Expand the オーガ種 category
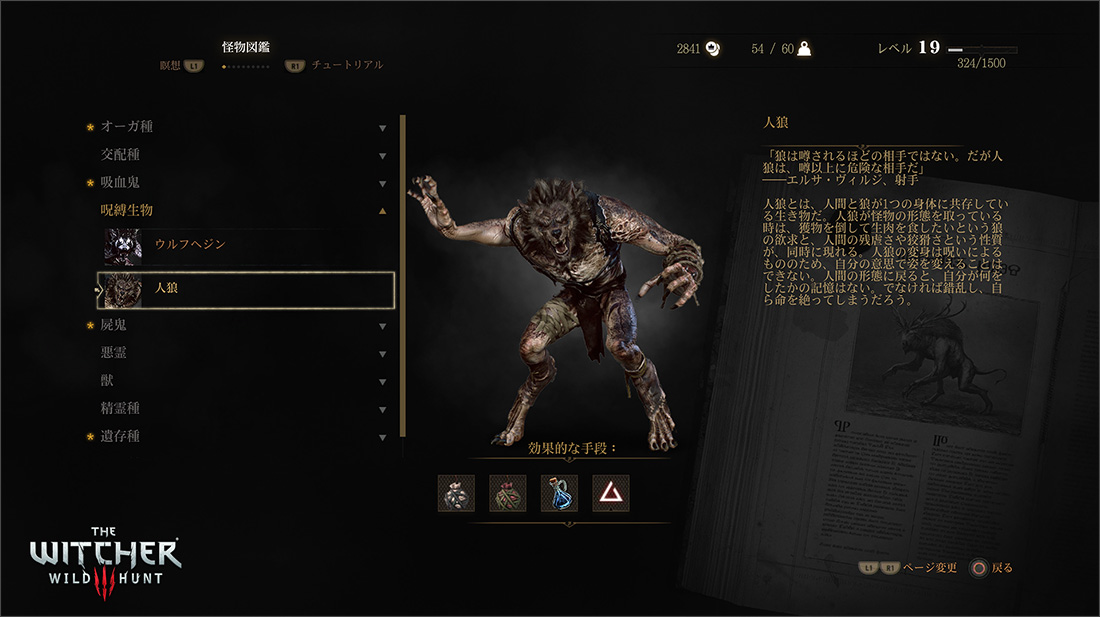This screenshot has height=617, width=1100. pyautogui.click(x=127, y=127)
